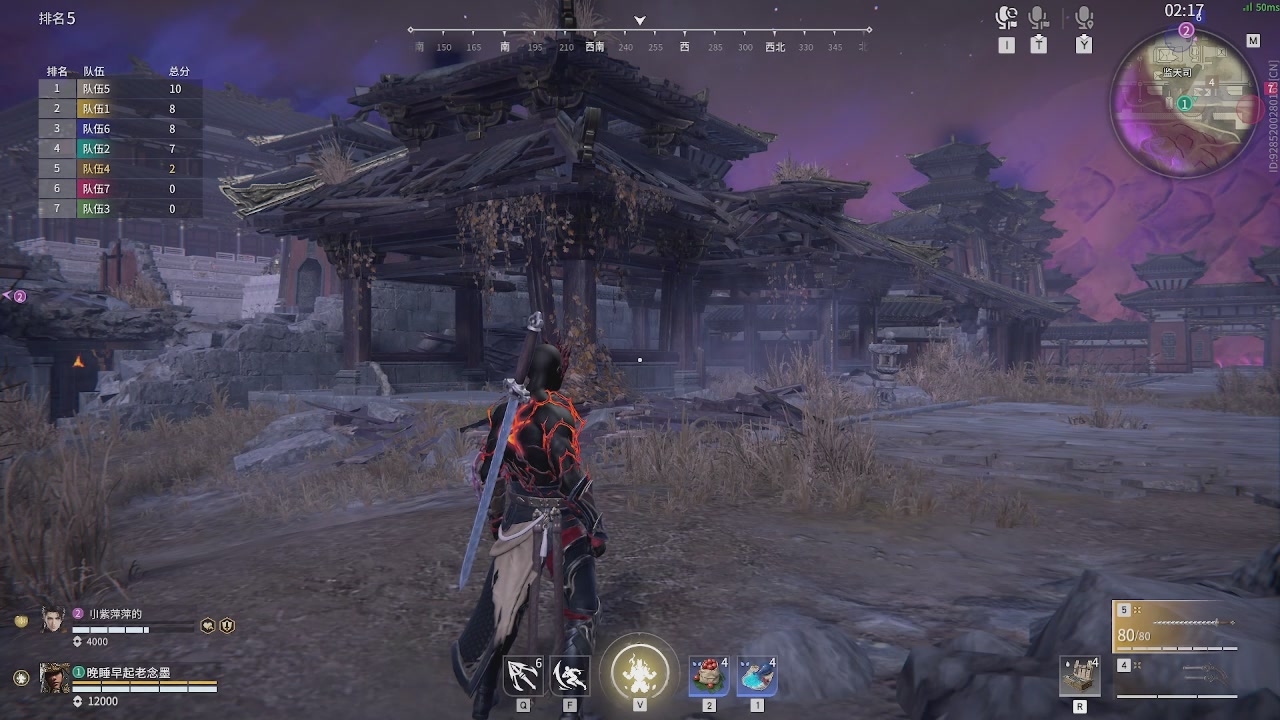Screen dimensions: 1280x720
Task: Trigger the glowing flame ultimate ability
Action: pyautogui.click(x=639, y=669)
